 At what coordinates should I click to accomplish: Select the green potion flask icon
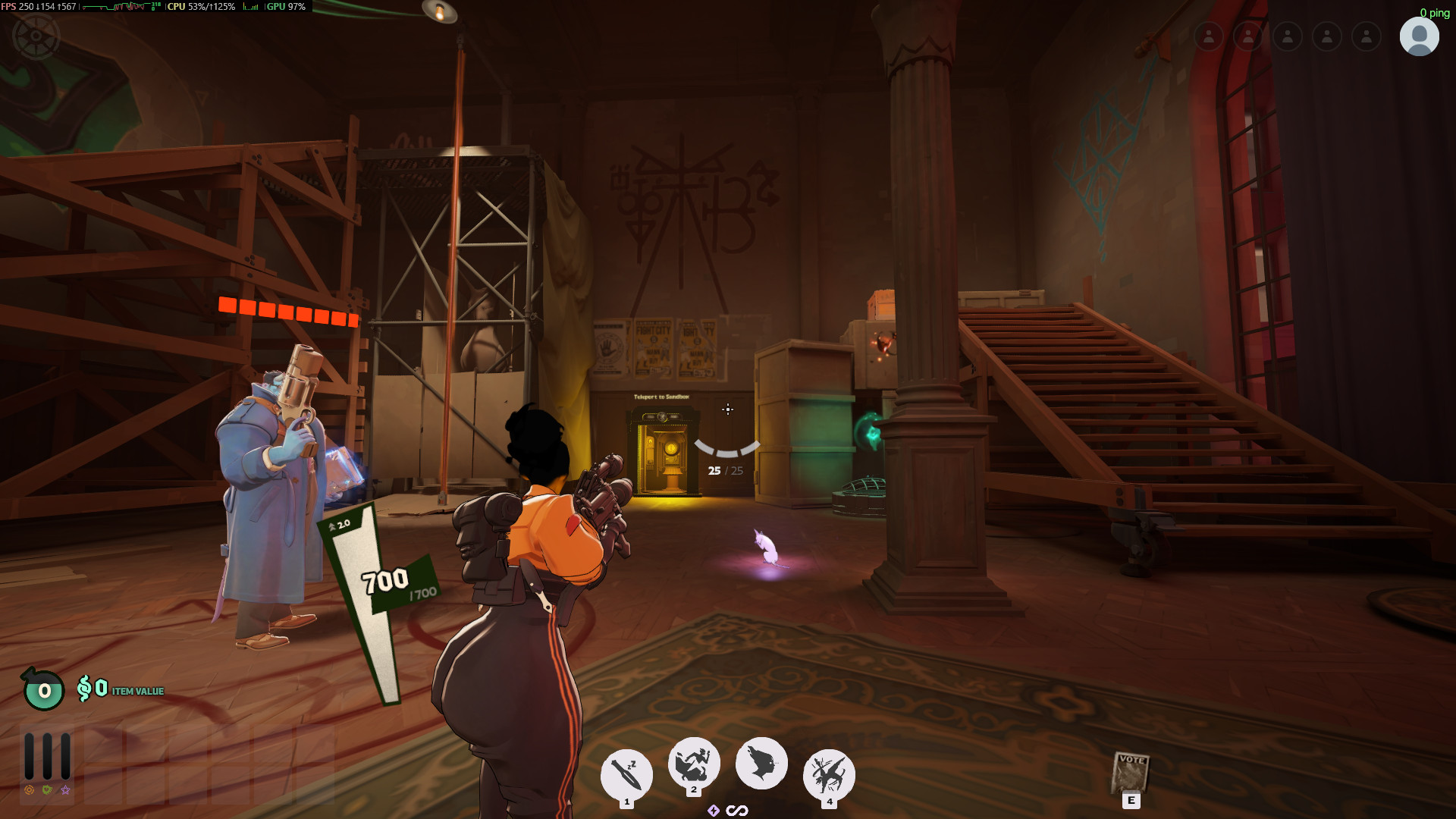click(43, 689)
